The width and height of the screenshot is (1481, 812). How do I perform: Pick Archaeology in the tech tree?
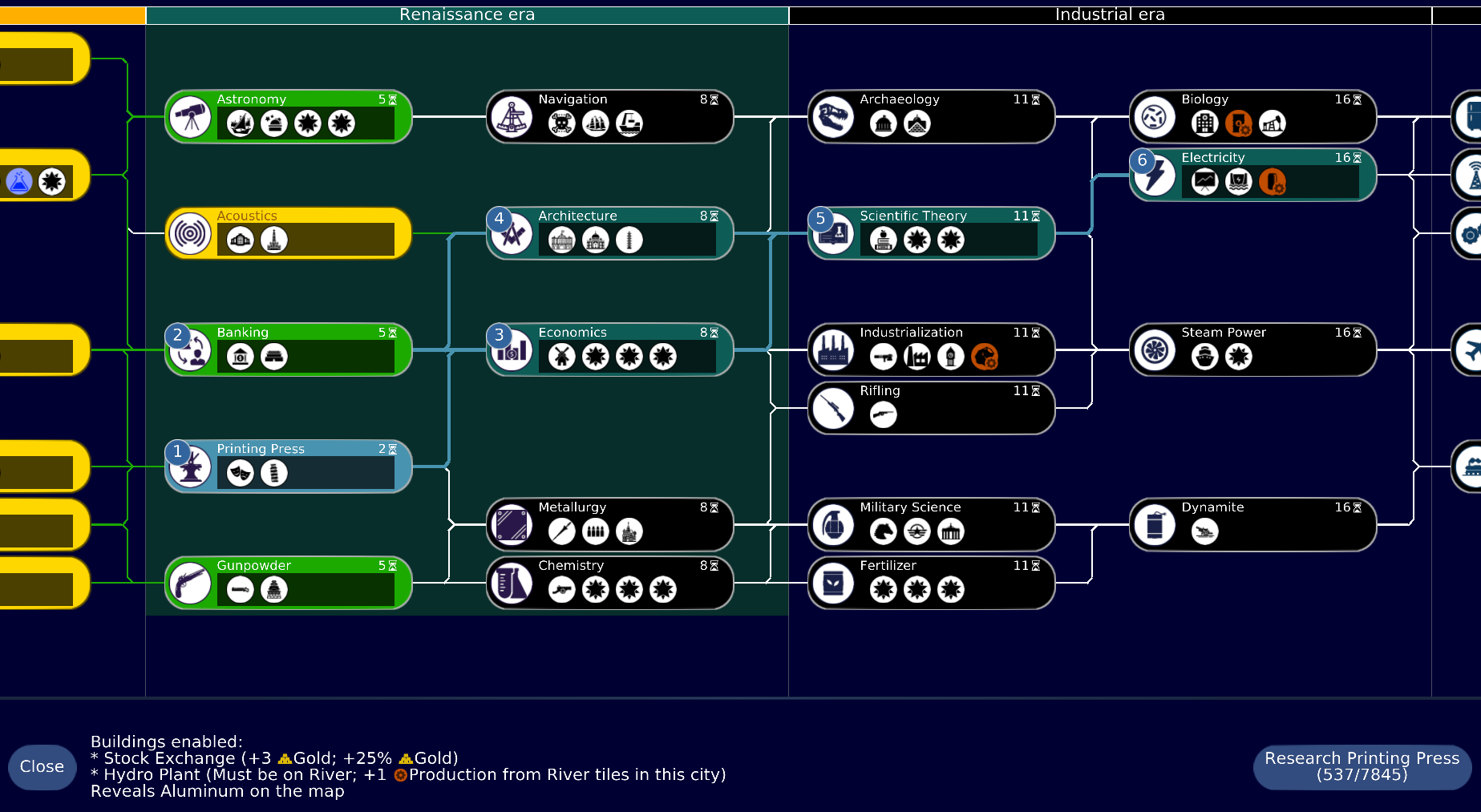tap(931, 117)
